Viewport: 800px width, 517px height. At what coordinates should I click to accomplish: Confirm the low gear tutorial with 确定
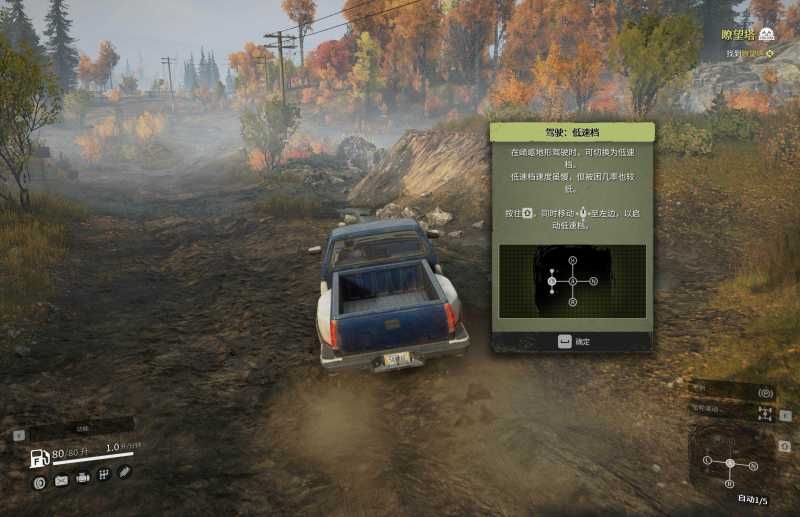[x=572, y=341]
